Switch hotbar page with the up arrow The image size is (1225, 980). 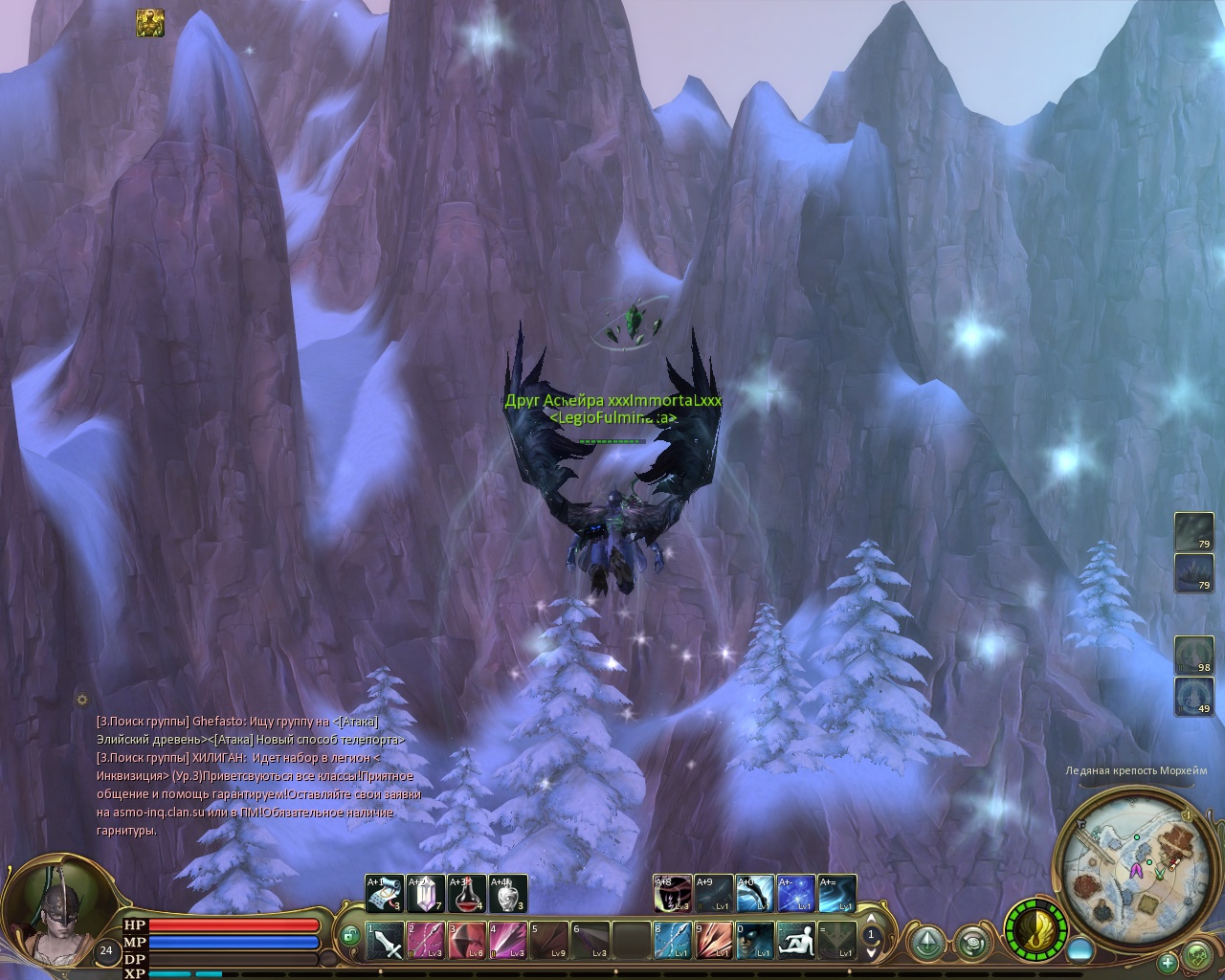(872, 920)
